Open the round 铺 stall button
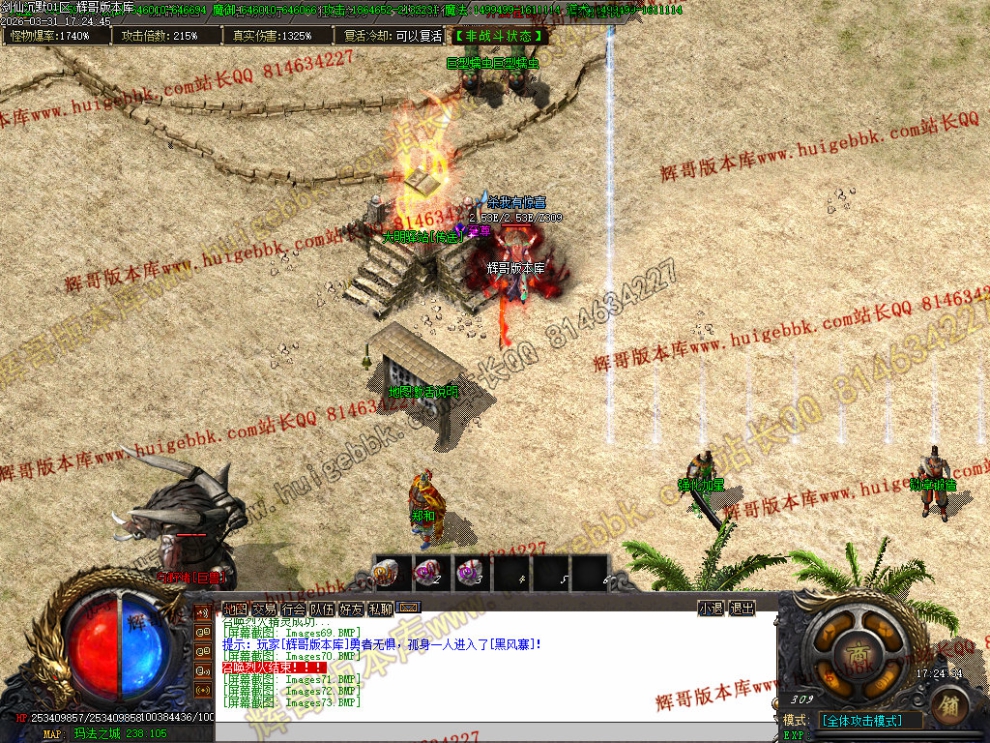 click(x=948, y=707)
